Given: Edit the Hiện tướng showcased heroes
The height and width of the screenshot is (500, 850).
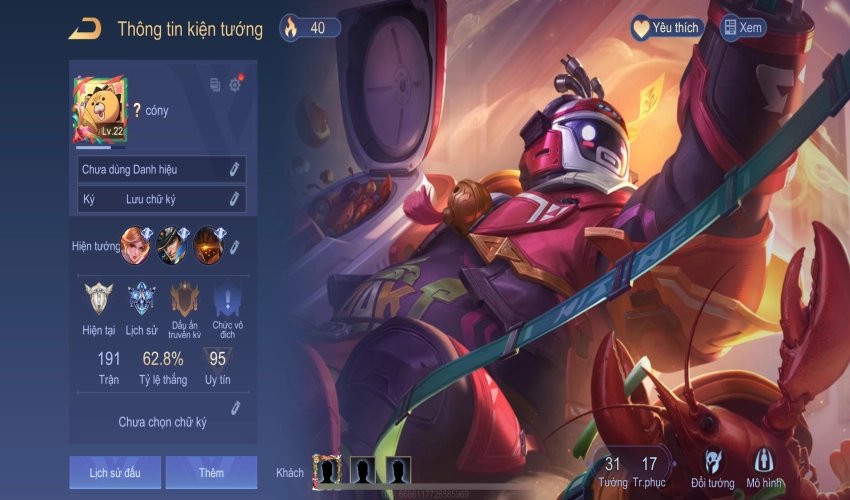Looking at the screenshot, I should click(x=237, y=243).
